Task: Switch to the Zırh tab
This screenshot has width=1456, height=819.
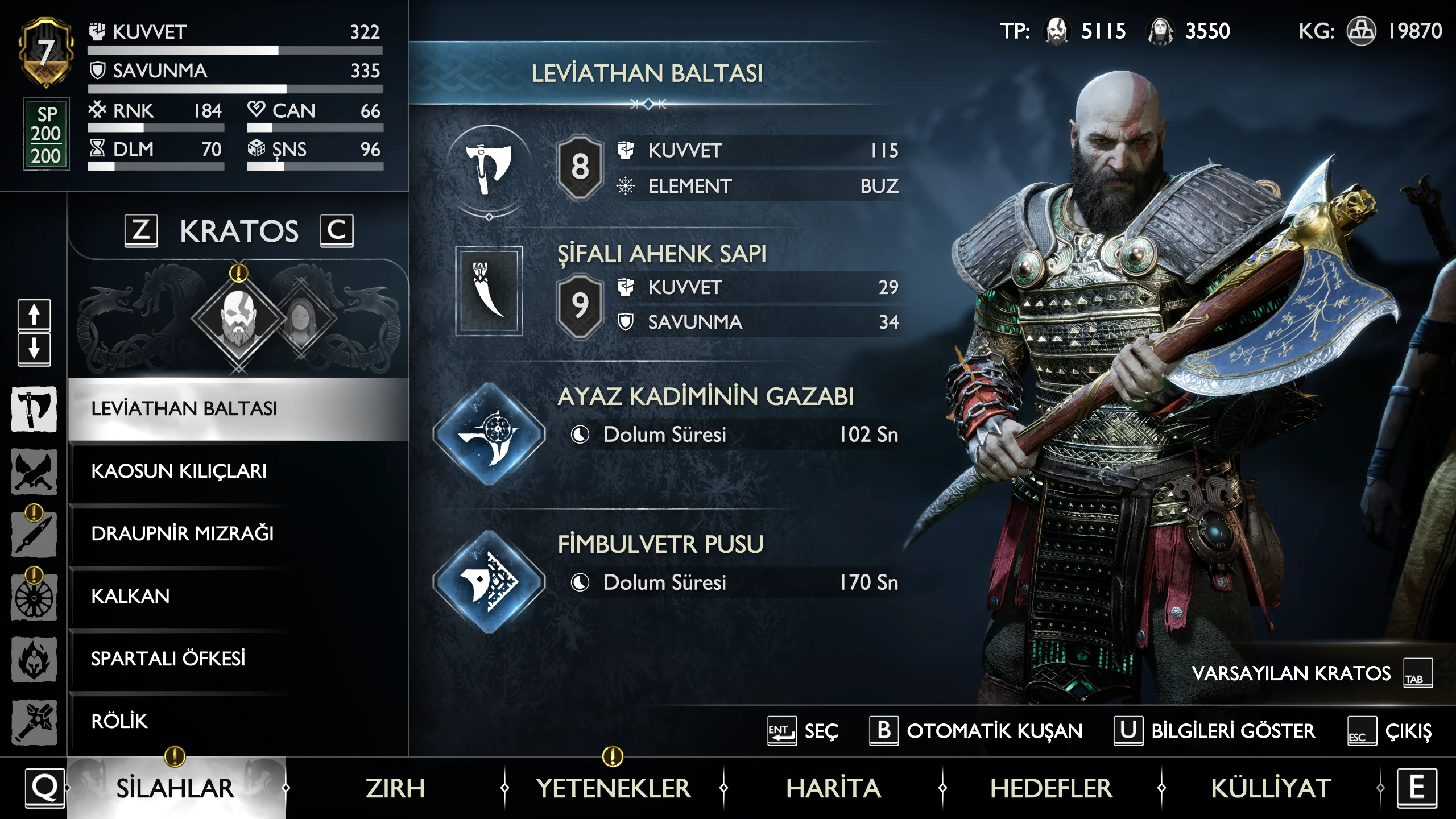Action: coord(395,788)
